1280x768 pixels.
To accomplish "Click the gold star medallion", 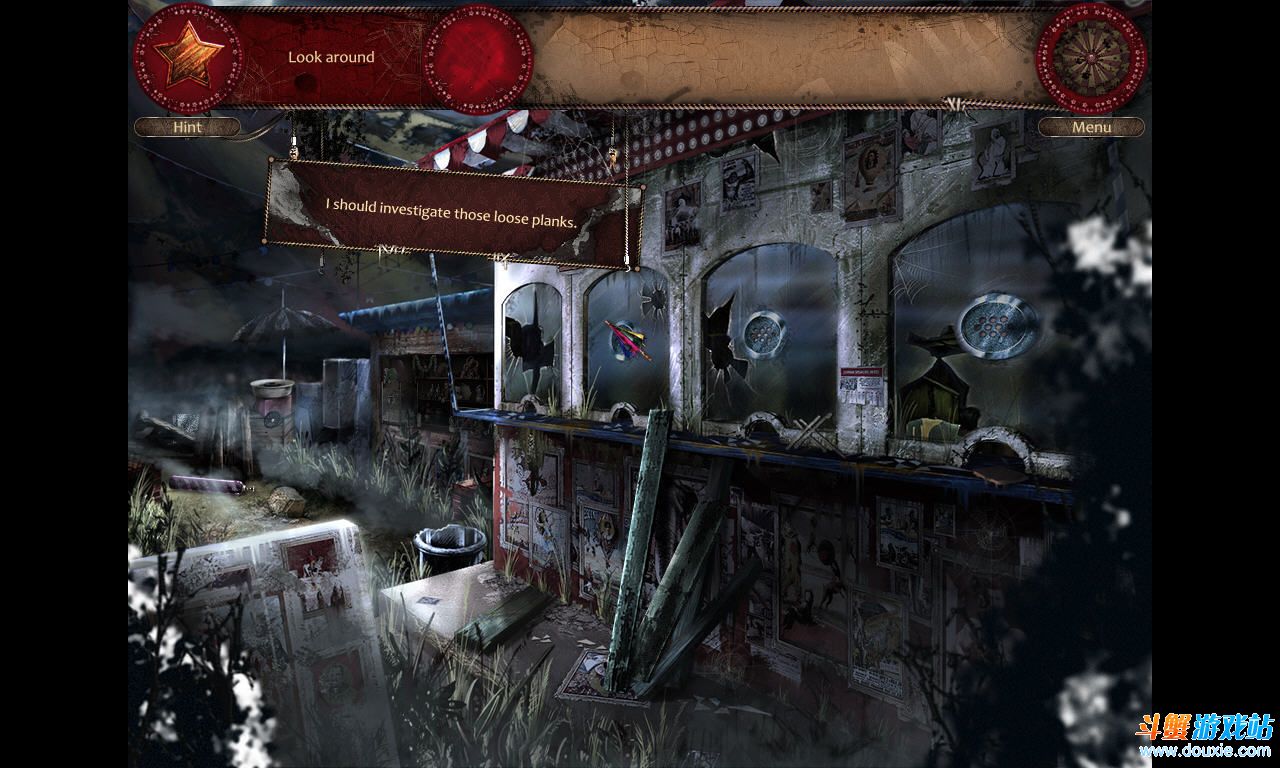I will (x=188, y=56).
